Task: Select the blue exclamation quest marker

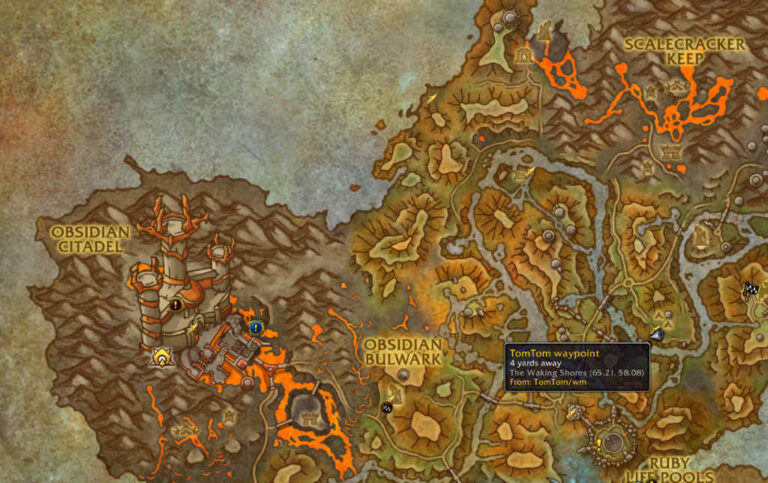Action: point(257,326)
